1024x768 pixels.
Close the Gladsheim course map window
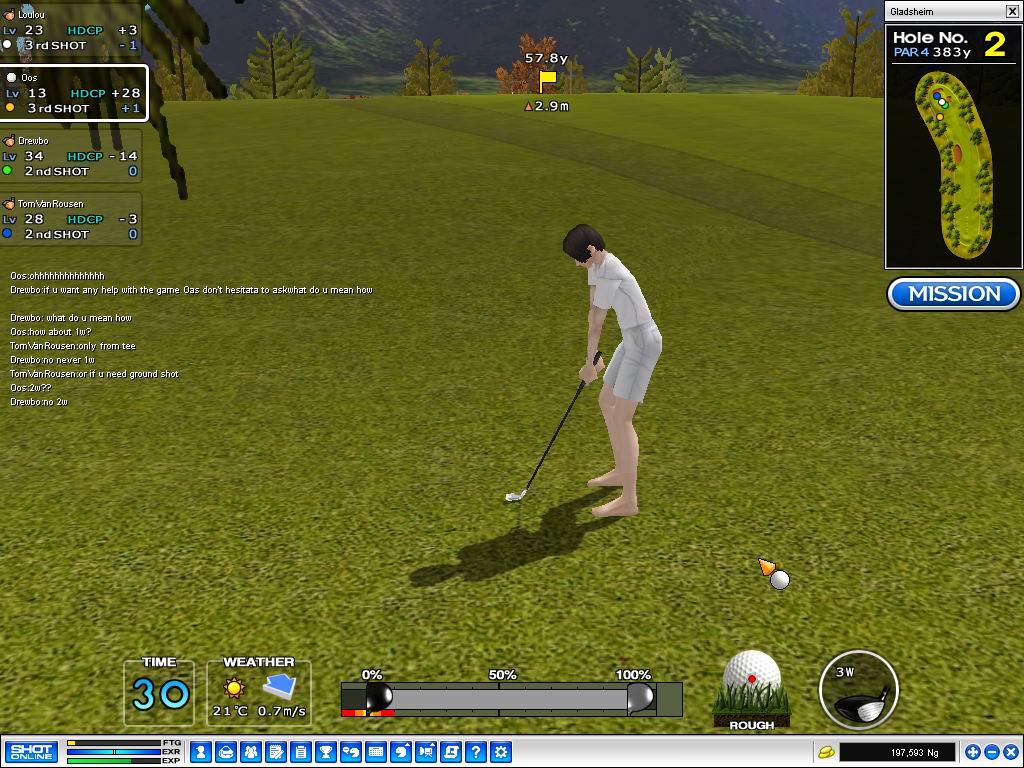[x=1012, y=11]
